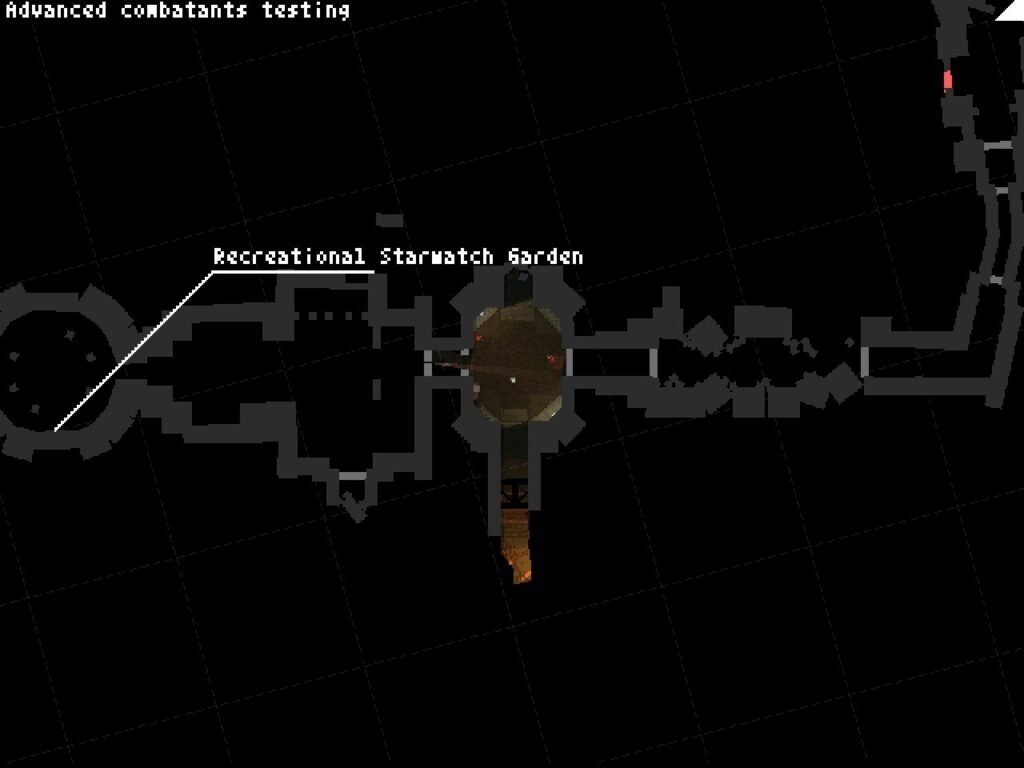Click the Recreational Starwatch Garden map label
1024x768 pixels.
click(397, 257)
